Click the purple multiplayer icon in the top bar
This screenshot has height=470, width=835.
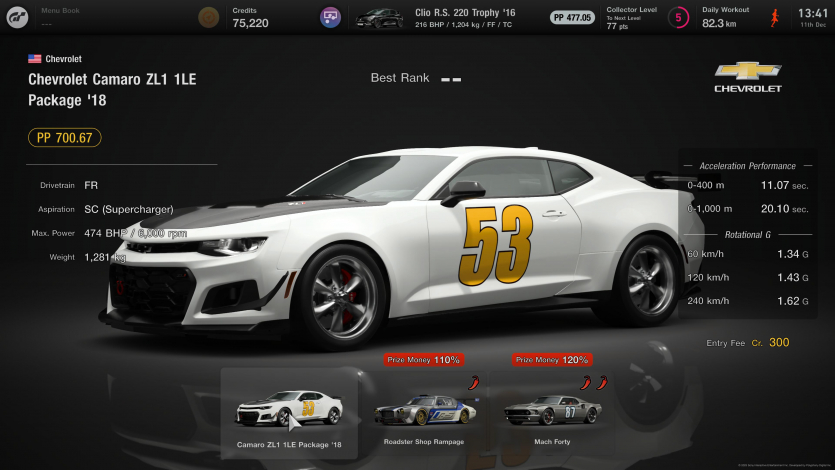point(330,17)
